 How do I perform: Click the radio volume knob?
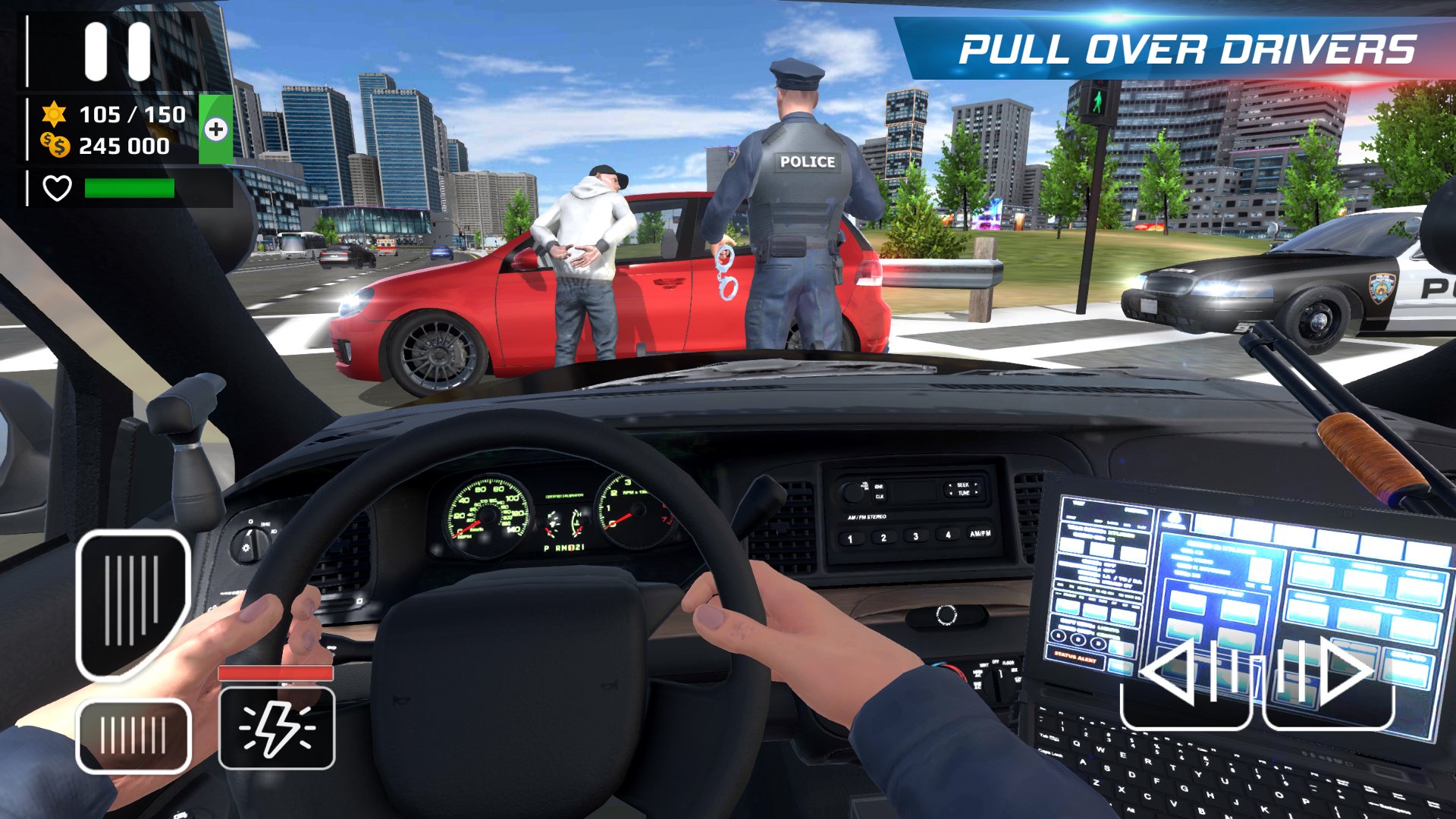pos(852,491)
